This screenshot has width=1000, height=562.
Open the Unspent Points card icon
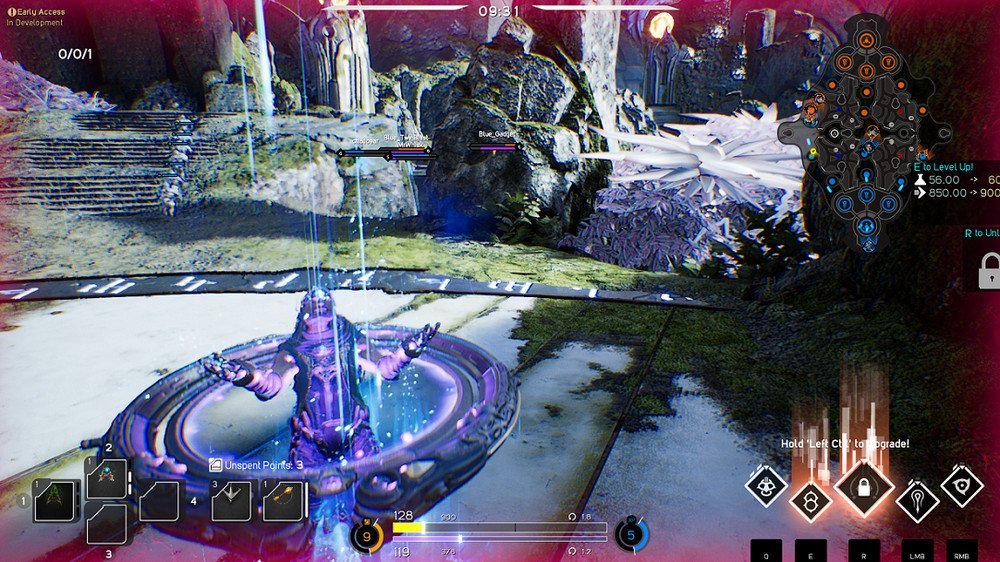coord(216,465)
